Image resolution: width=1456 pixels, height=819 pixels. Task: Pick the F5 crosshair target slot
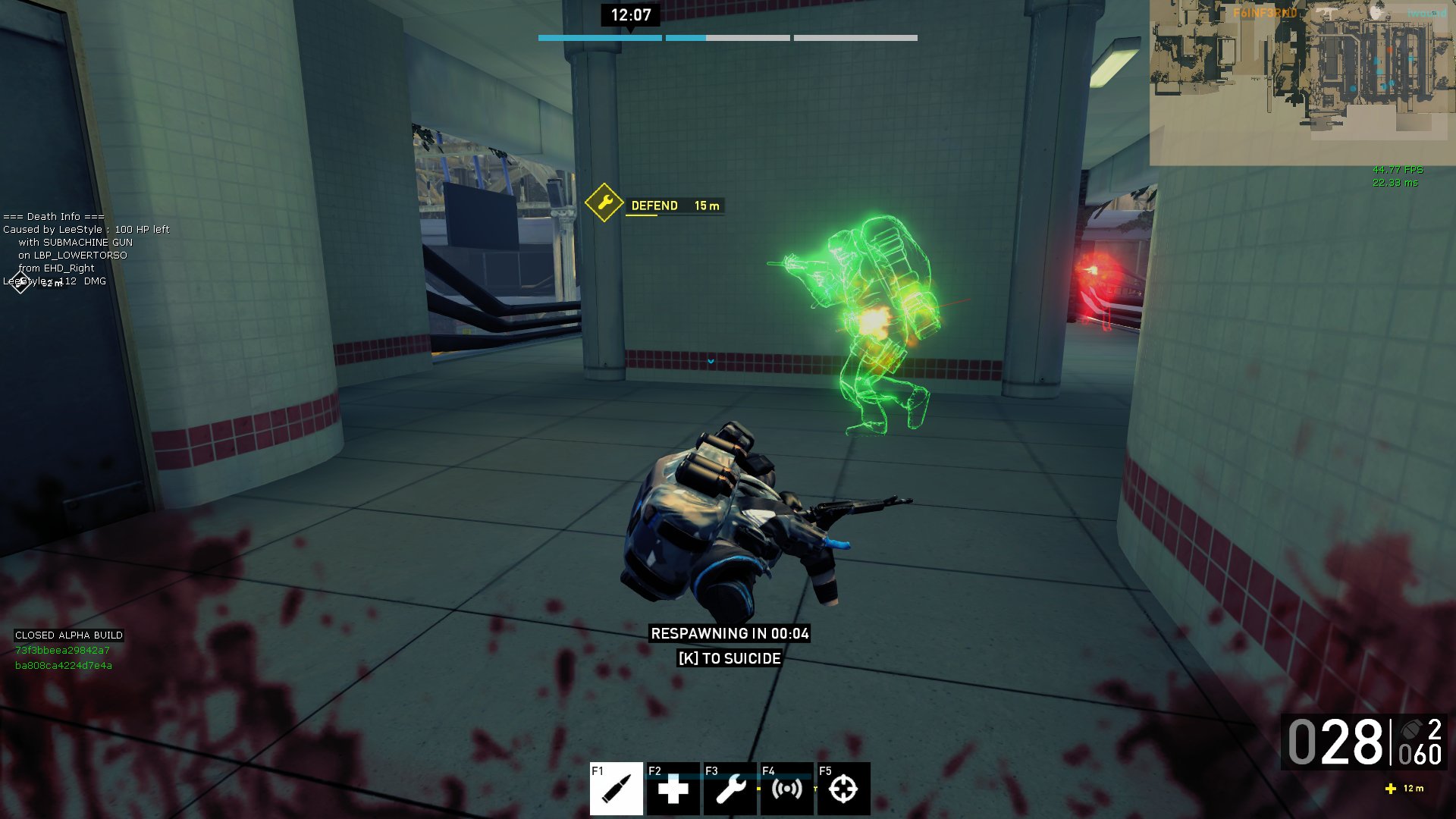click(x=843, y=789)
